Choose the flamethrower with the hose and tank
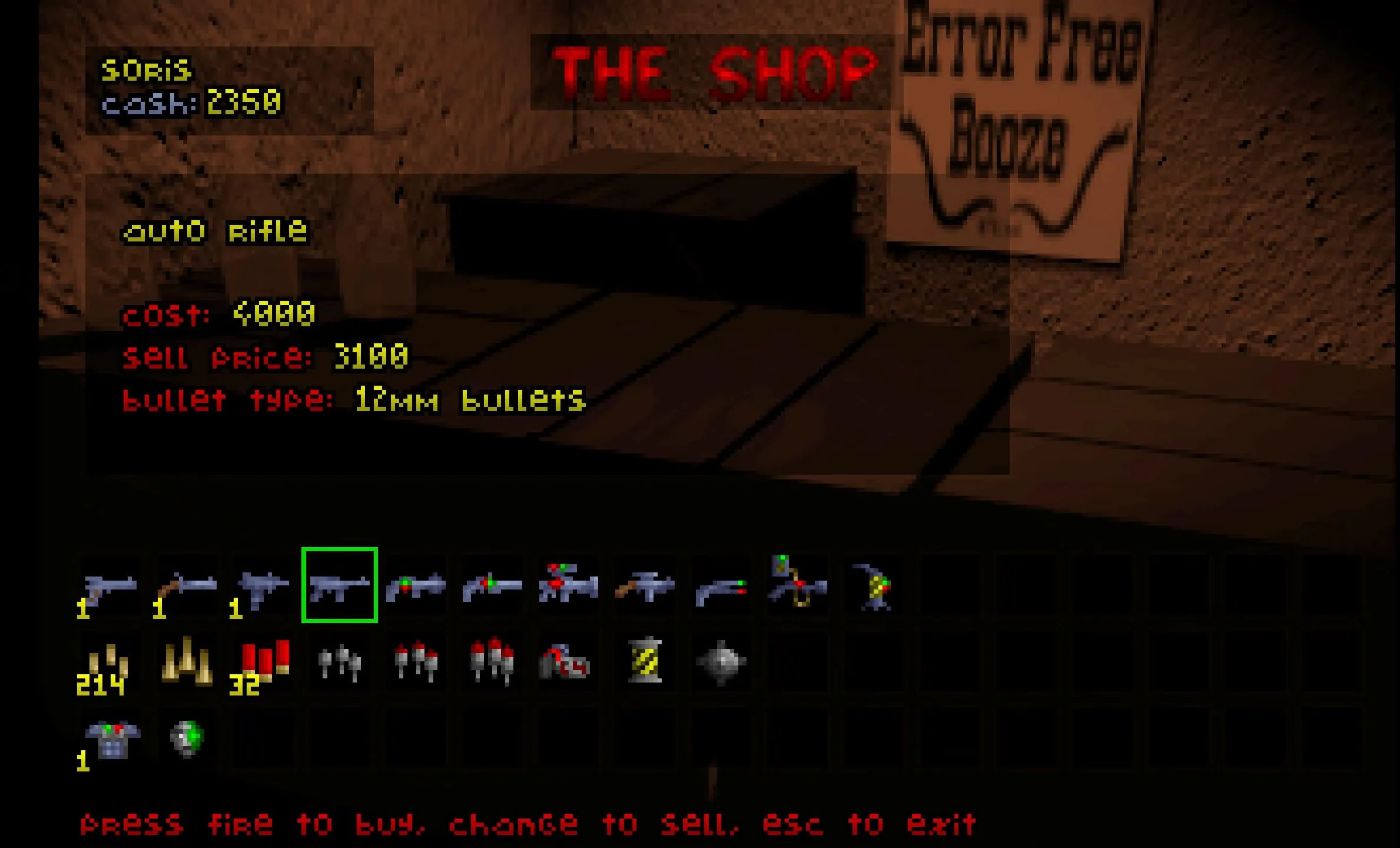Image resolution: width=1400 pixels, height=848 pixels. tap(798, 583)
